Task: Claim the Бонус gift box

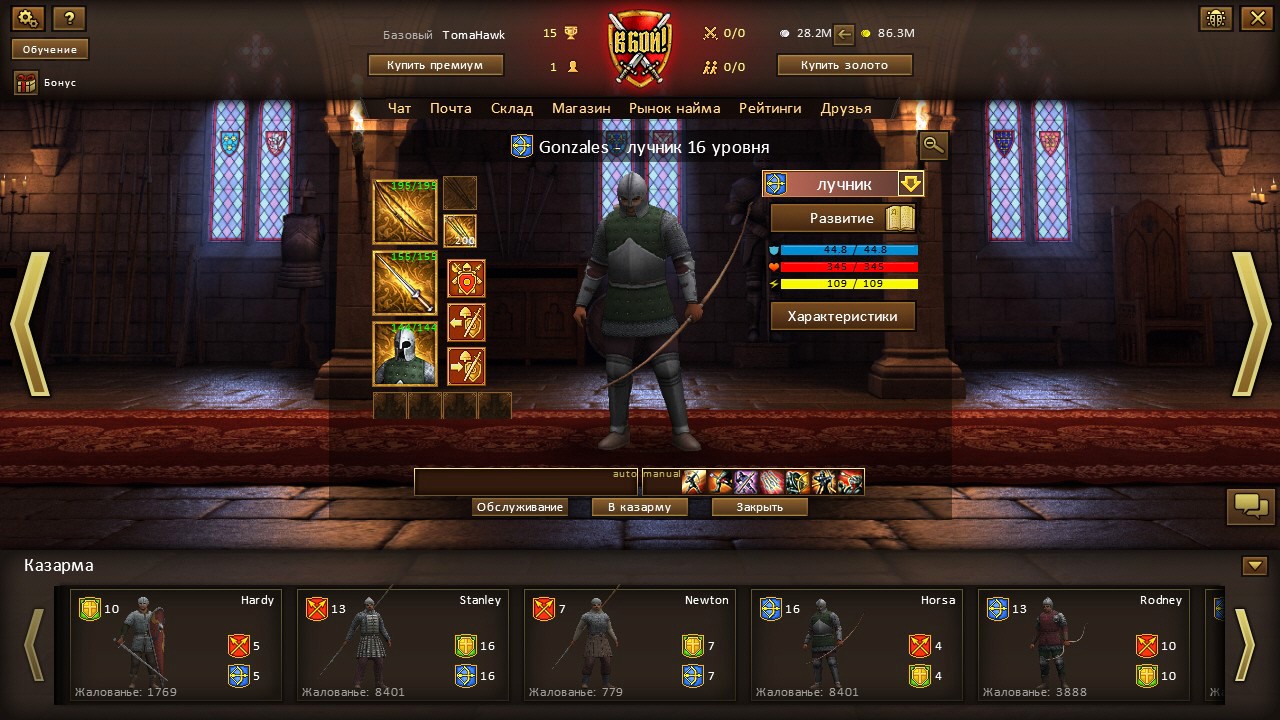Action: pos(26,83)
